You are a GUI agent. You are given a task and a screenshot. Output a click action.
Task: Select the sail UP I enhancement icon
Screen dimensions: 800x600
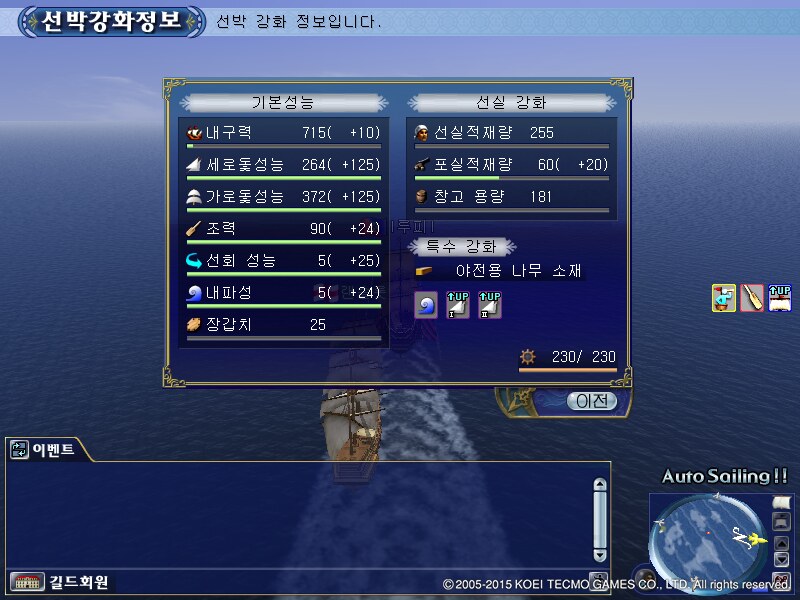click(458, 305)
